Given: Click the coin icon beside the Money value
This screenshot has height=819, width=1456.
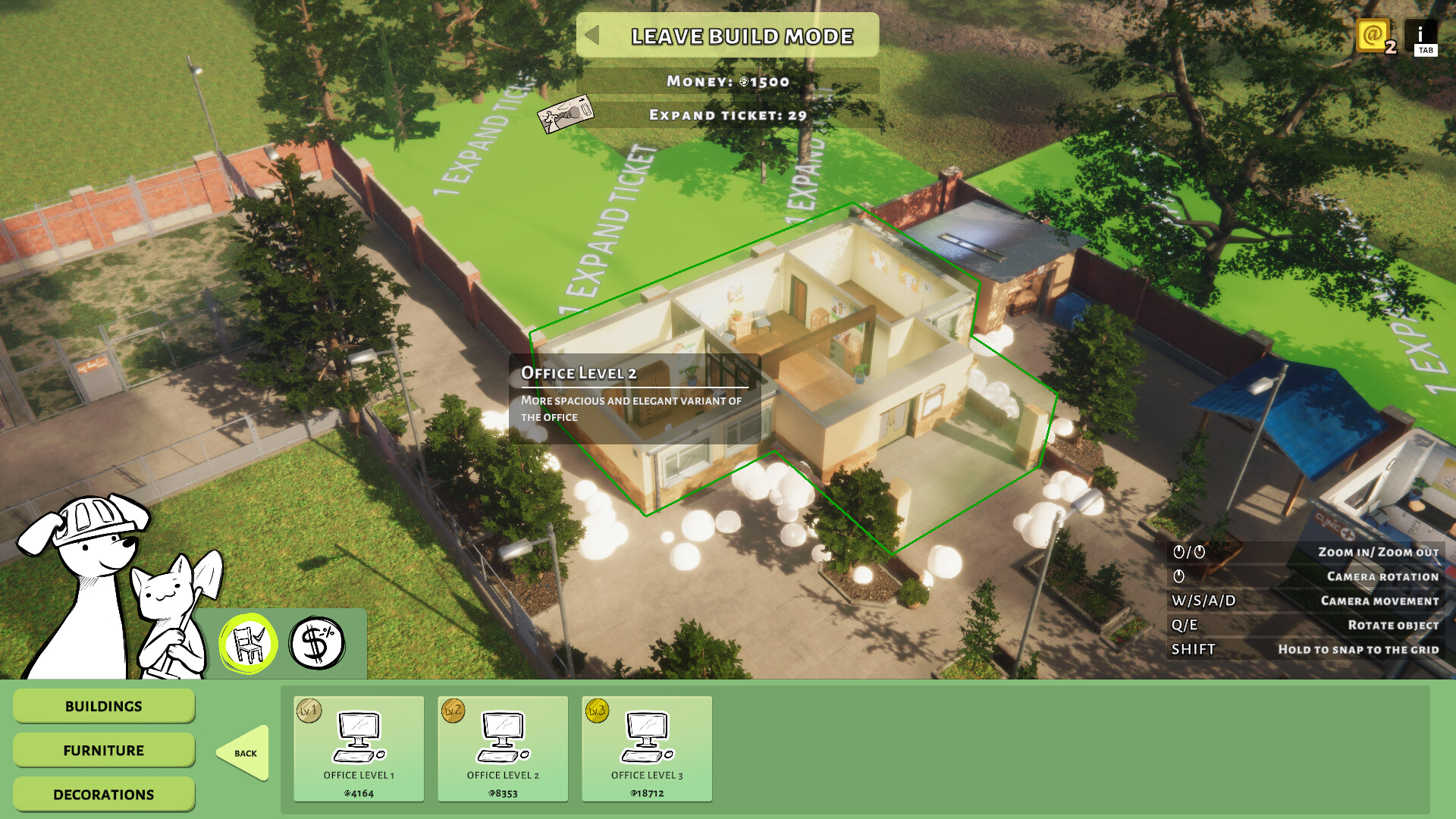Looking at the screenshot, I should point(742,83).
